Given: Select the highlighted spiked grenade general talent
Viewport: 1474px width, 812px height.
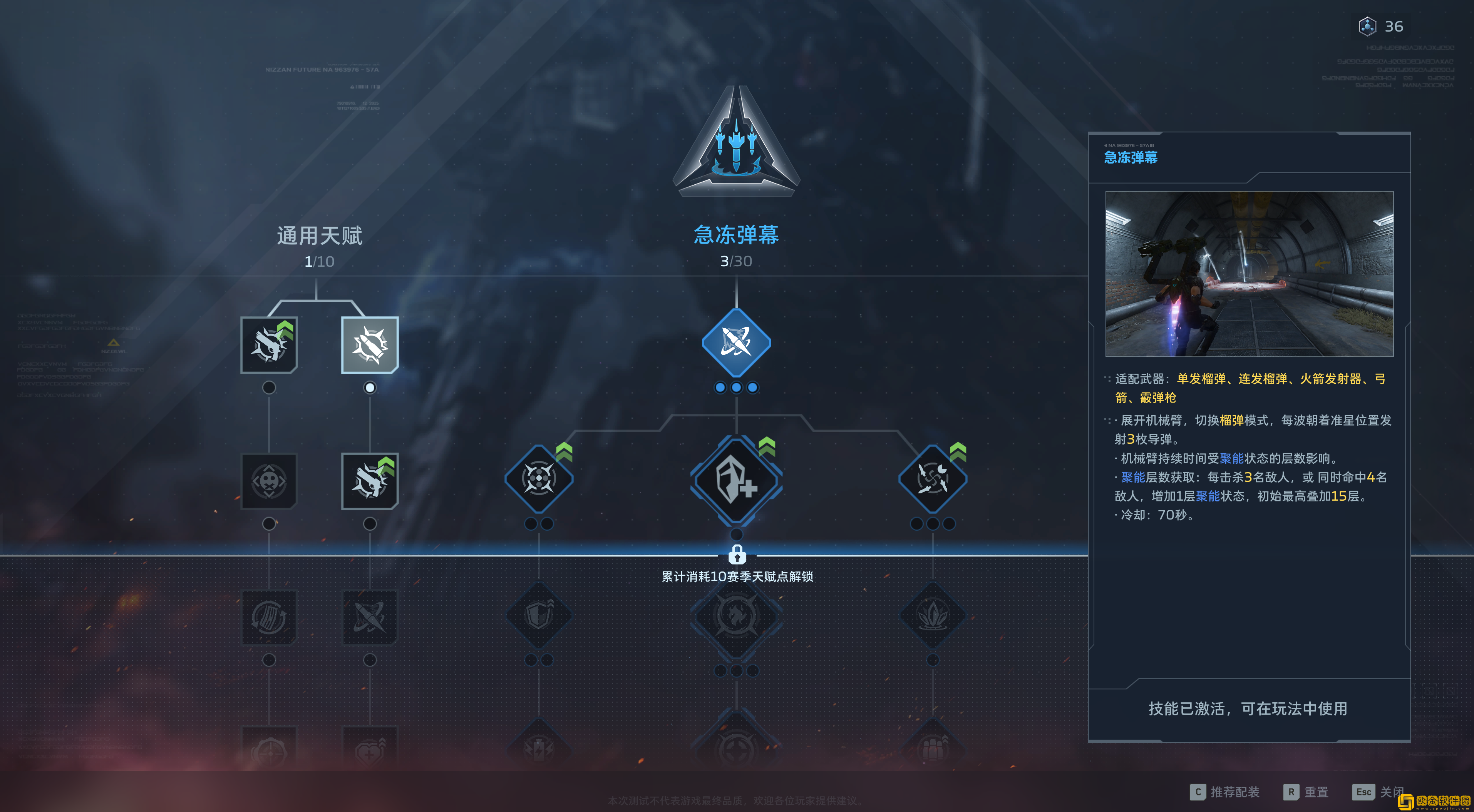Looking at the screenshot, I should click(370, 345).
